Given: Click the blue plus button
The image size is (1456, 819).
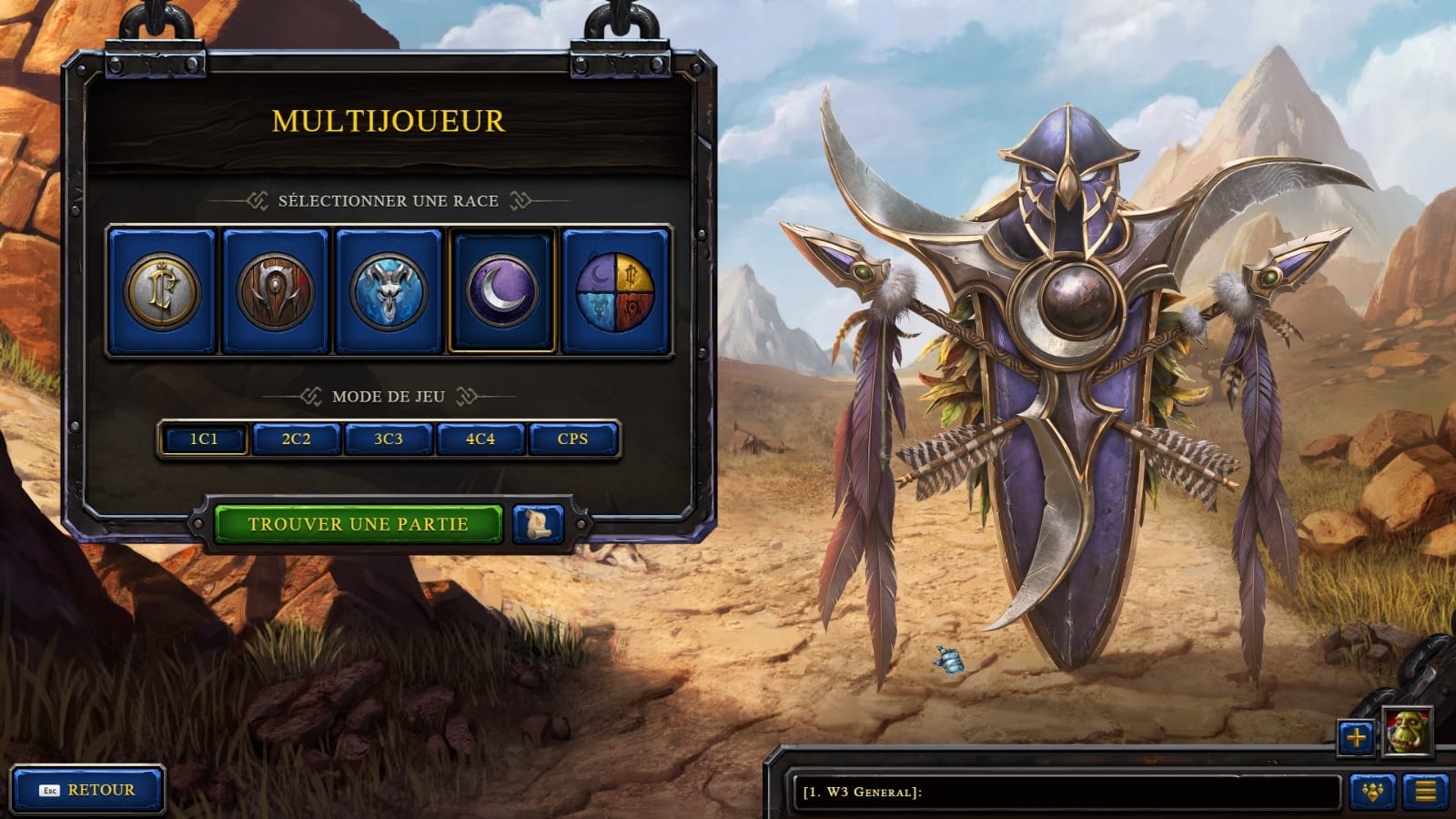Looking at the screenshot, I should tap(1356, 737).
